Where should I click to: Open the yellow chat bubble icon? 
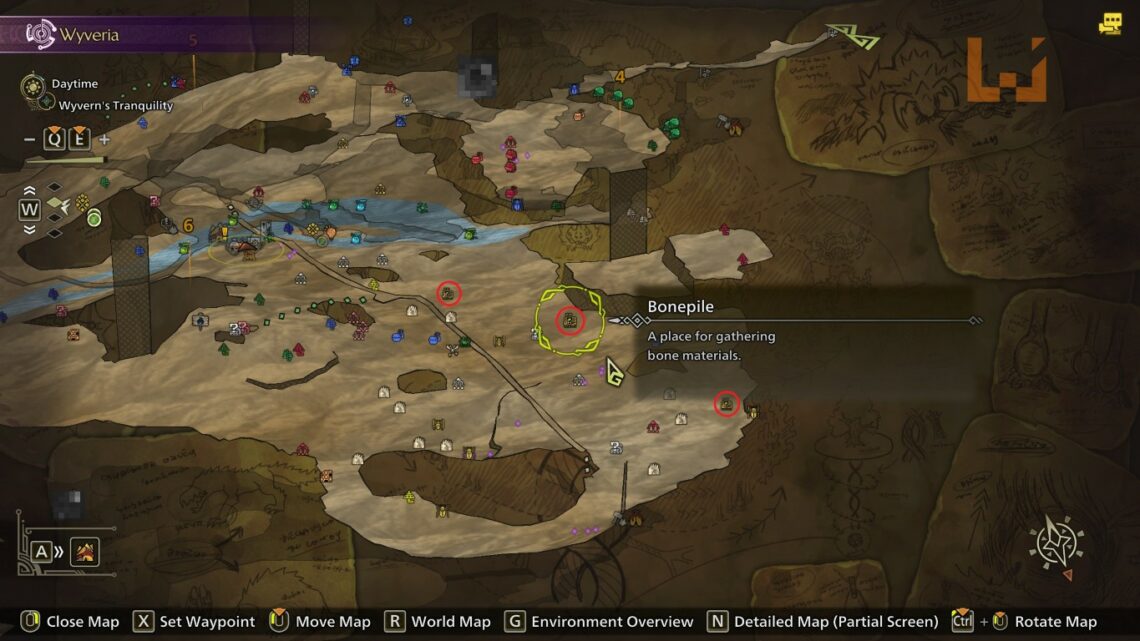click(x=1109, y=24)
